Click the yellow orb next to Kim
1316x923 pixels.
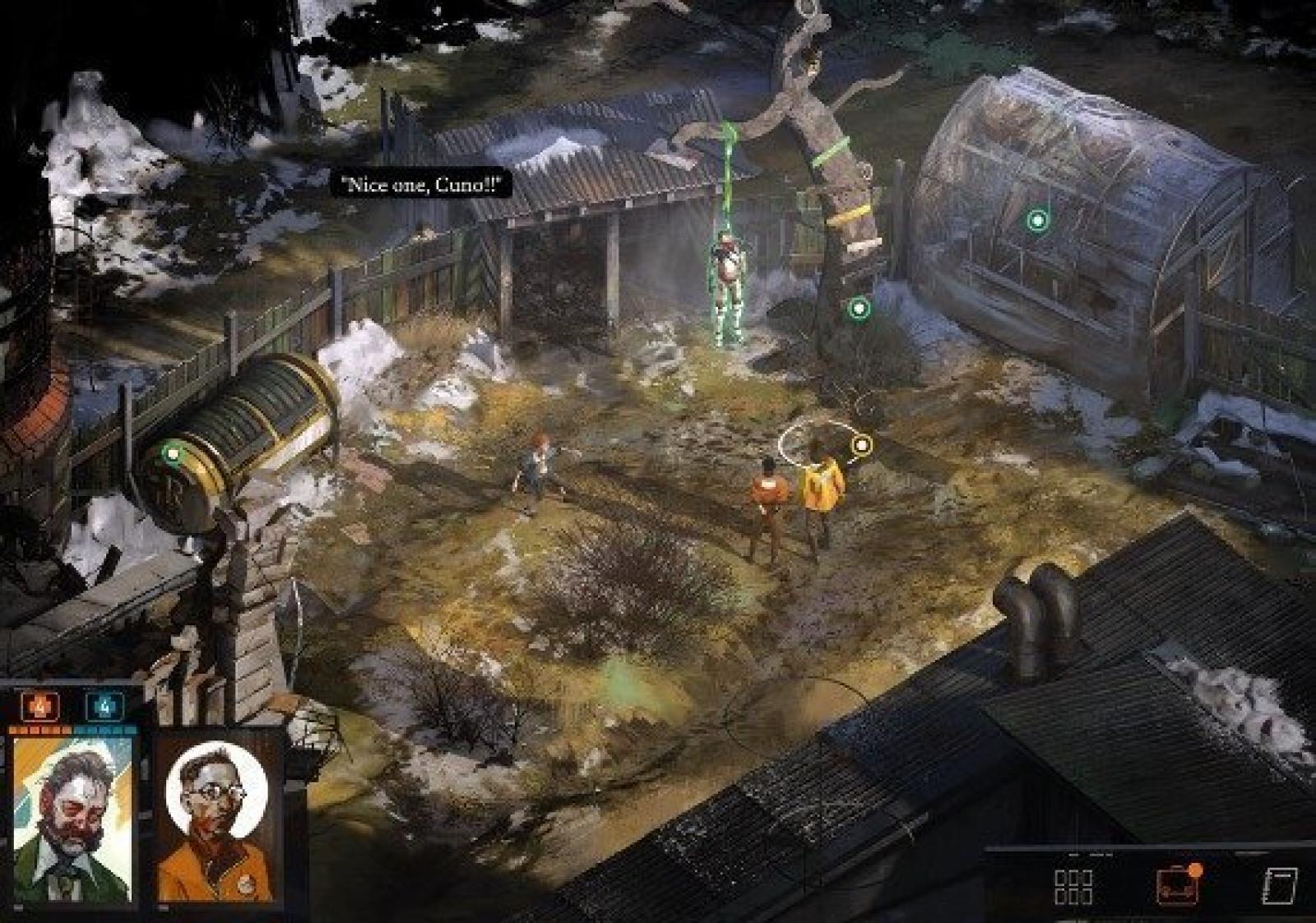click(861, 445)
